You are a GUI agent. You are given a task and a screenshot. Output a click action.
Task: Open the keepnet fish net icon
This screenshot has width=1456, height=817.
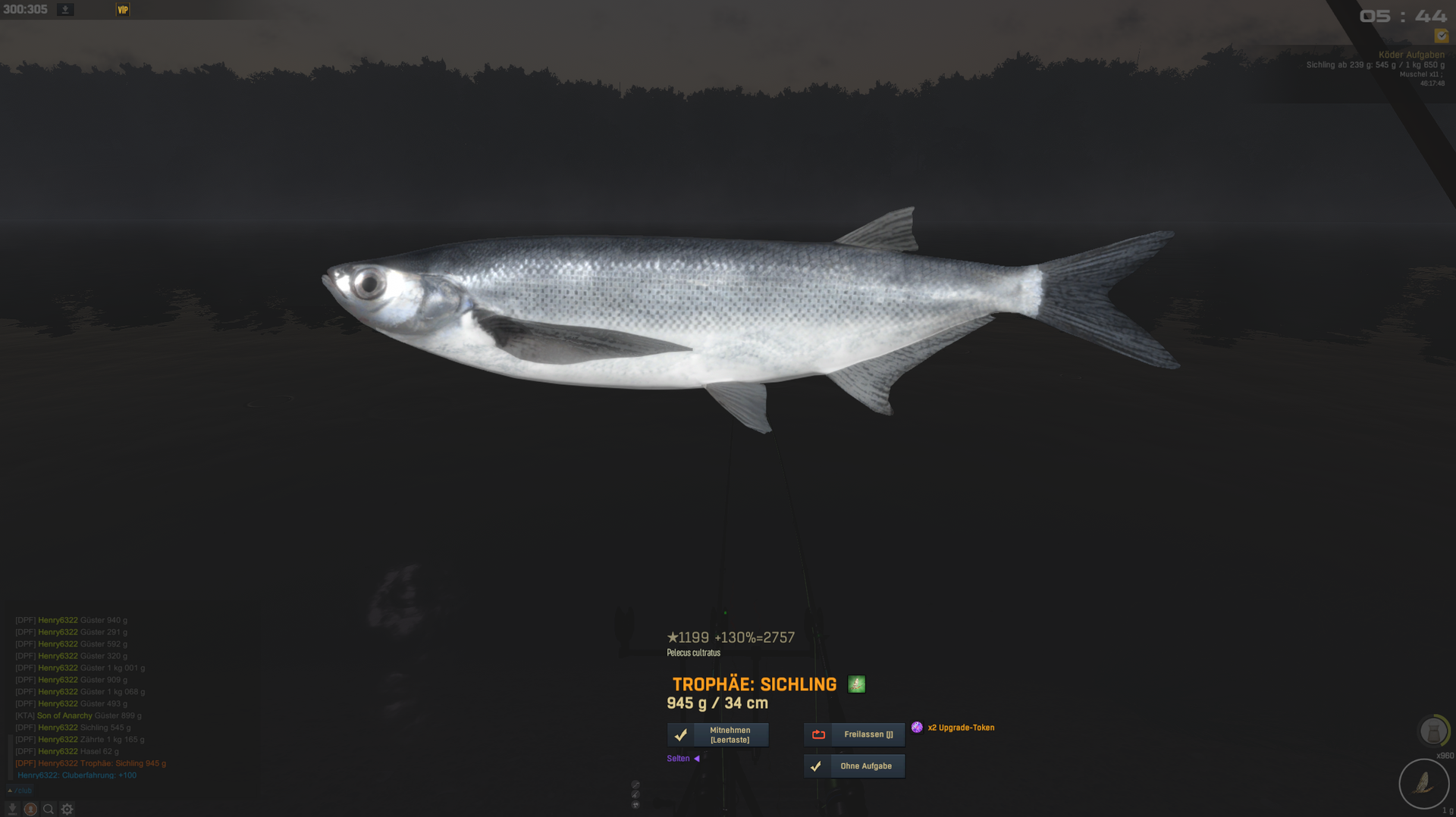pos(1432,731)
